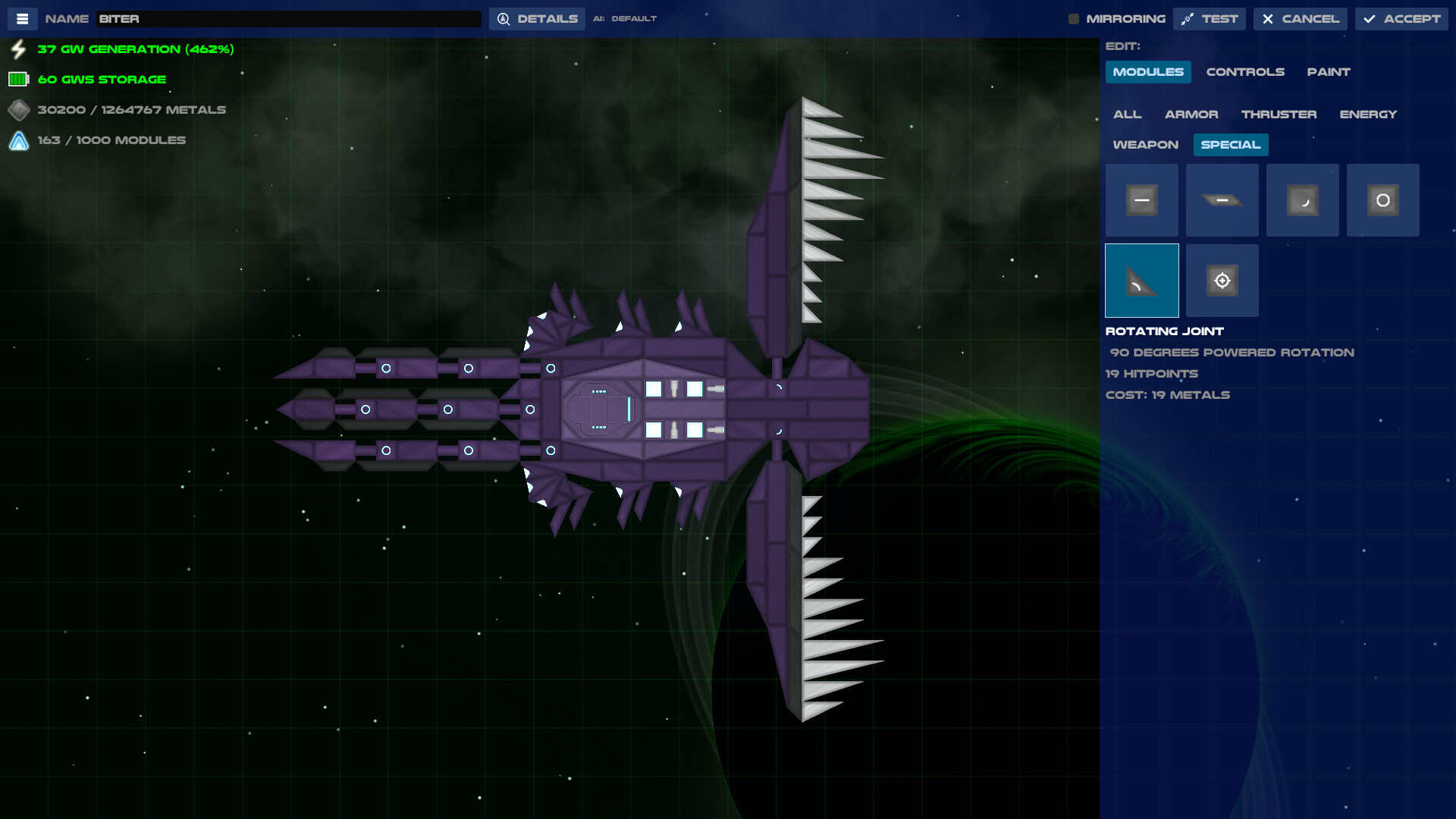Pick the curved joint module icon
This screenshot has width=1456, height=819.
tap(1302, 199)
